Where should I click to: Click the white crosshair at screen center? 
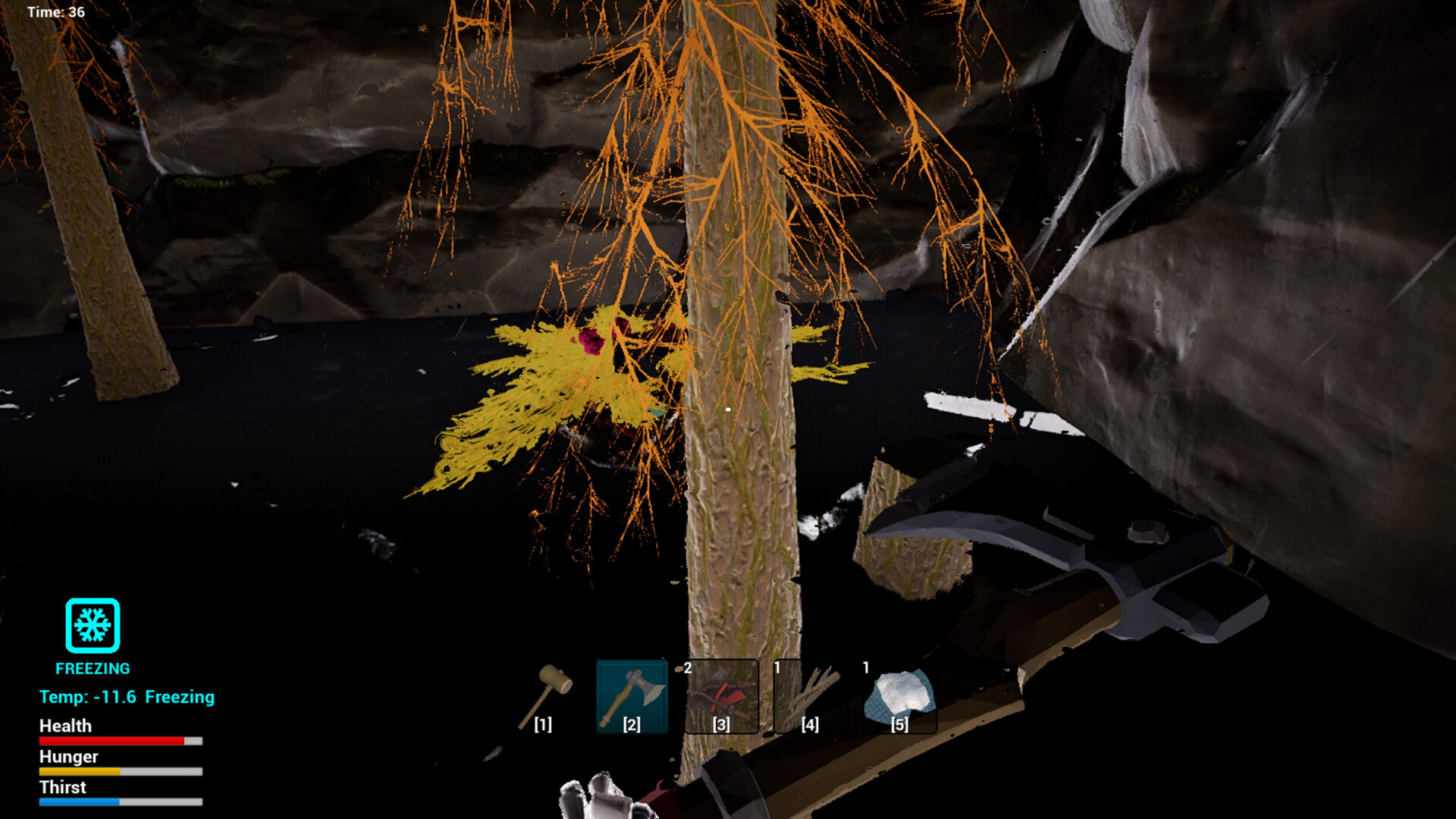[x=726, y=408]
